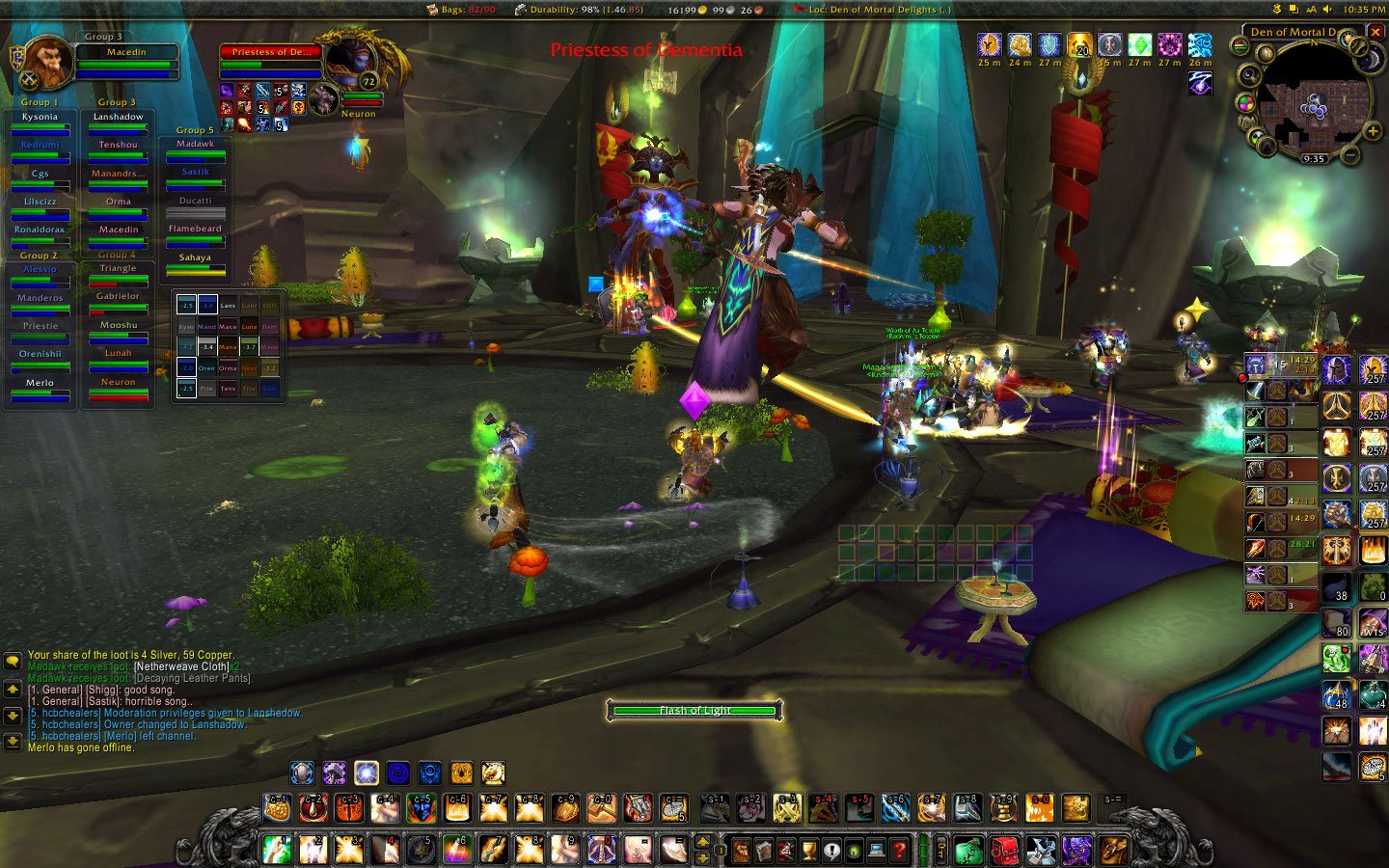Screen dimensions: 1389x868
Task: Click the helmet buff icon showing 25 m
Action: [990, 44]
